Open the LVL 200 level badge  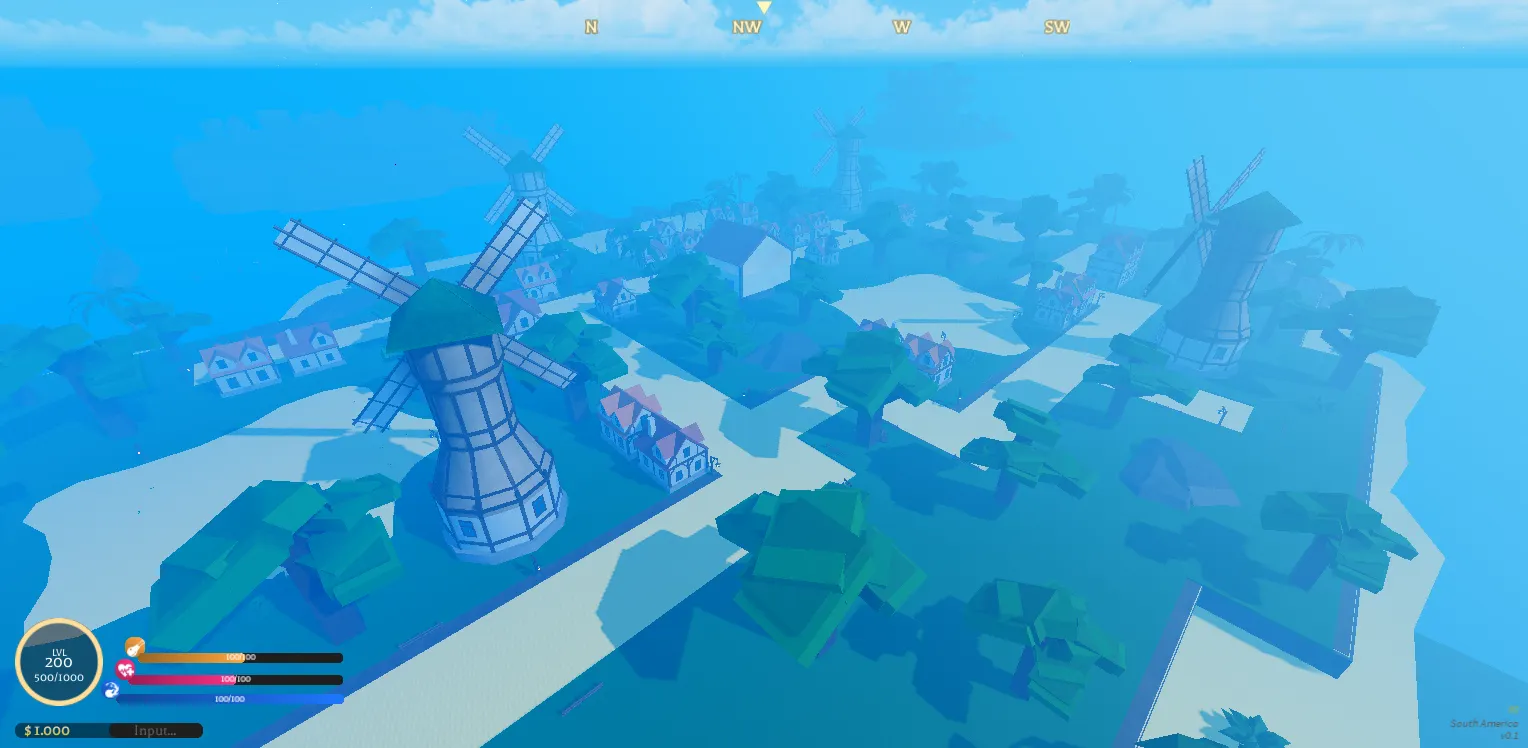59,663
